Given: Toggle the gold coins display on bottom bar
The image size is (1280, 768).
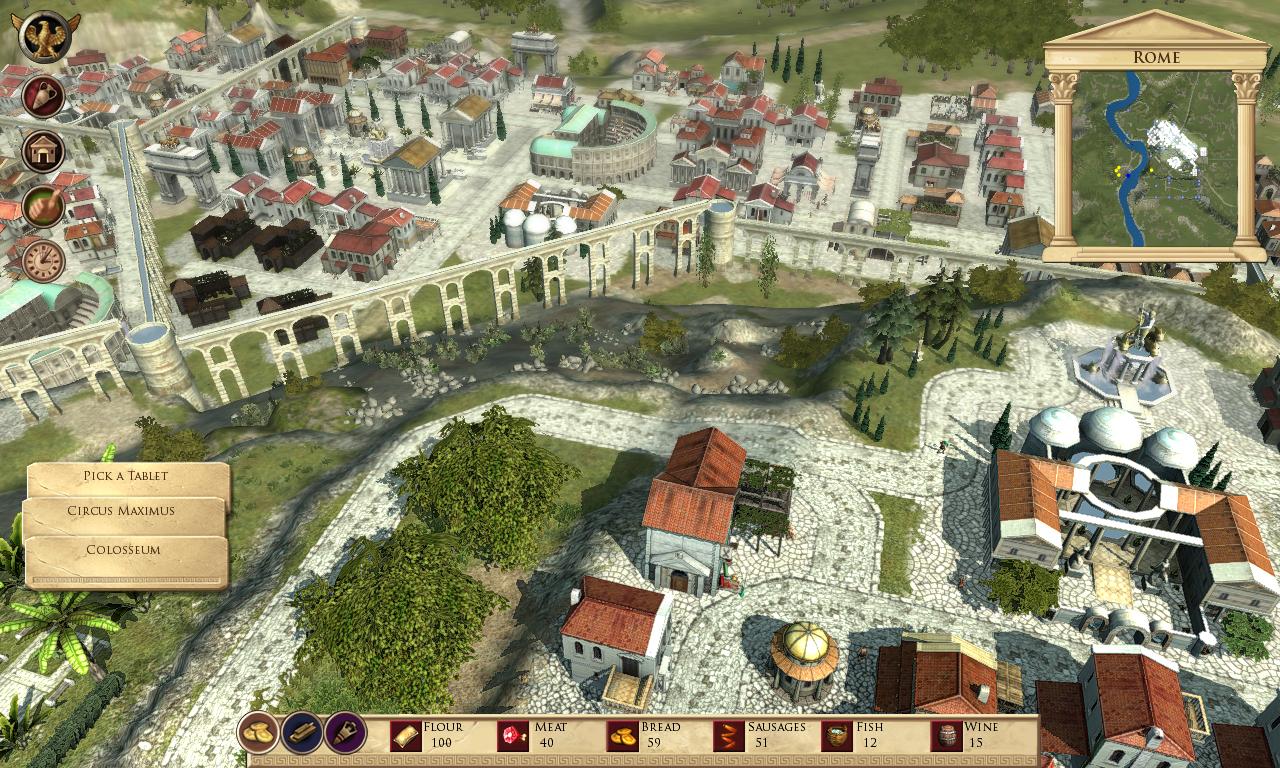Looking at the screenshot, I should 256,734.
